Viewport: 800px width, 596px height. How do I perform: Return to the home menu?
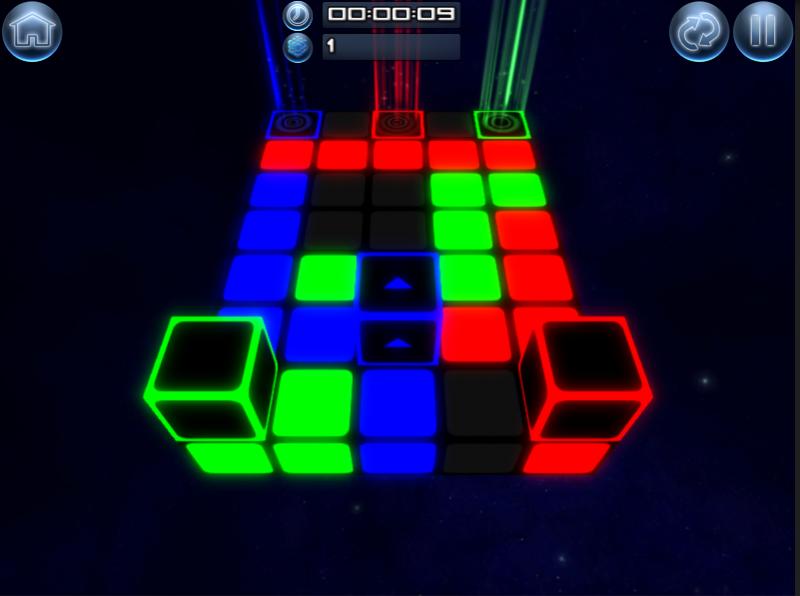[x=32, y=31]
